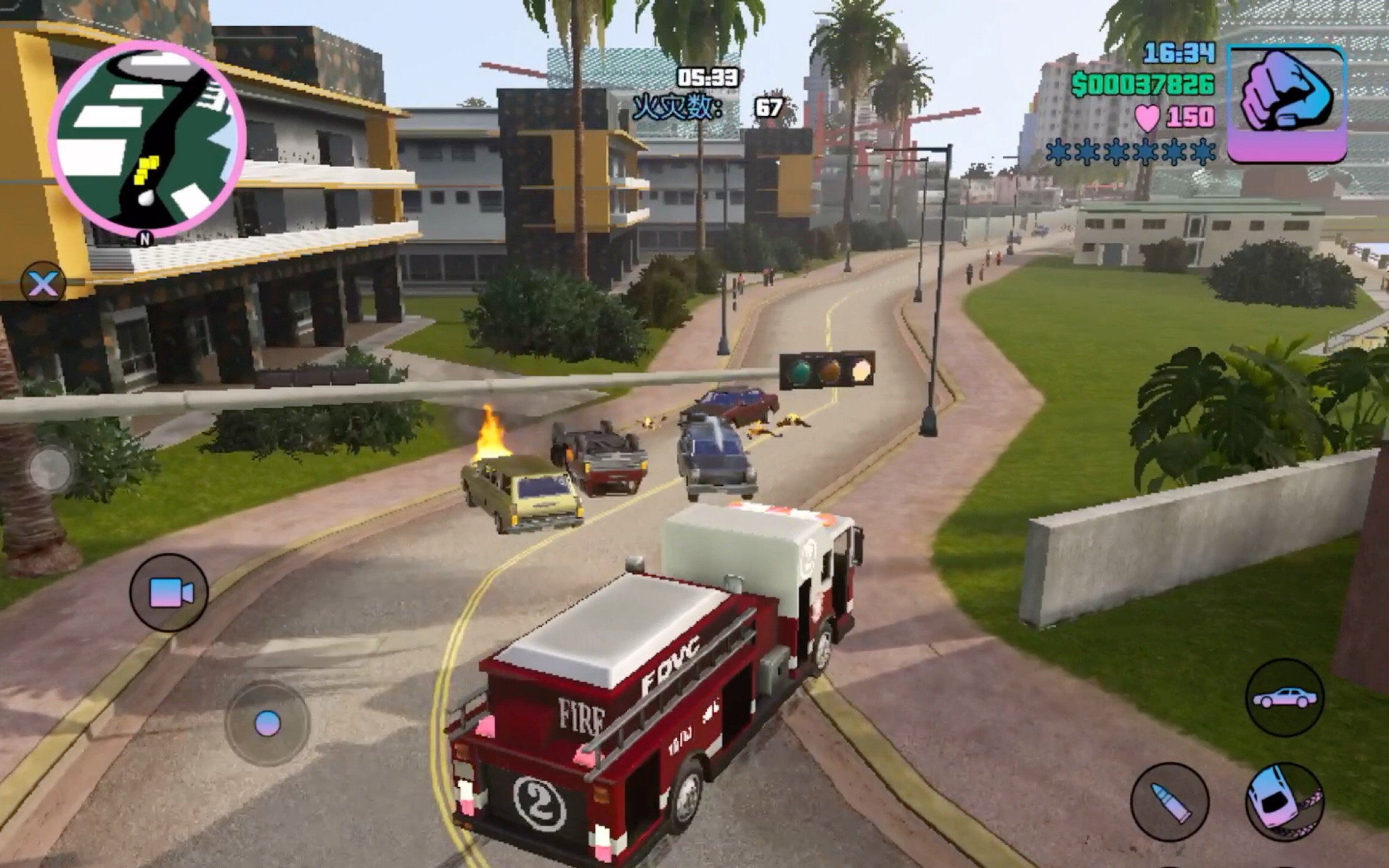
Task: Tap the fist weapon icon
Action: coord(1287,103)
